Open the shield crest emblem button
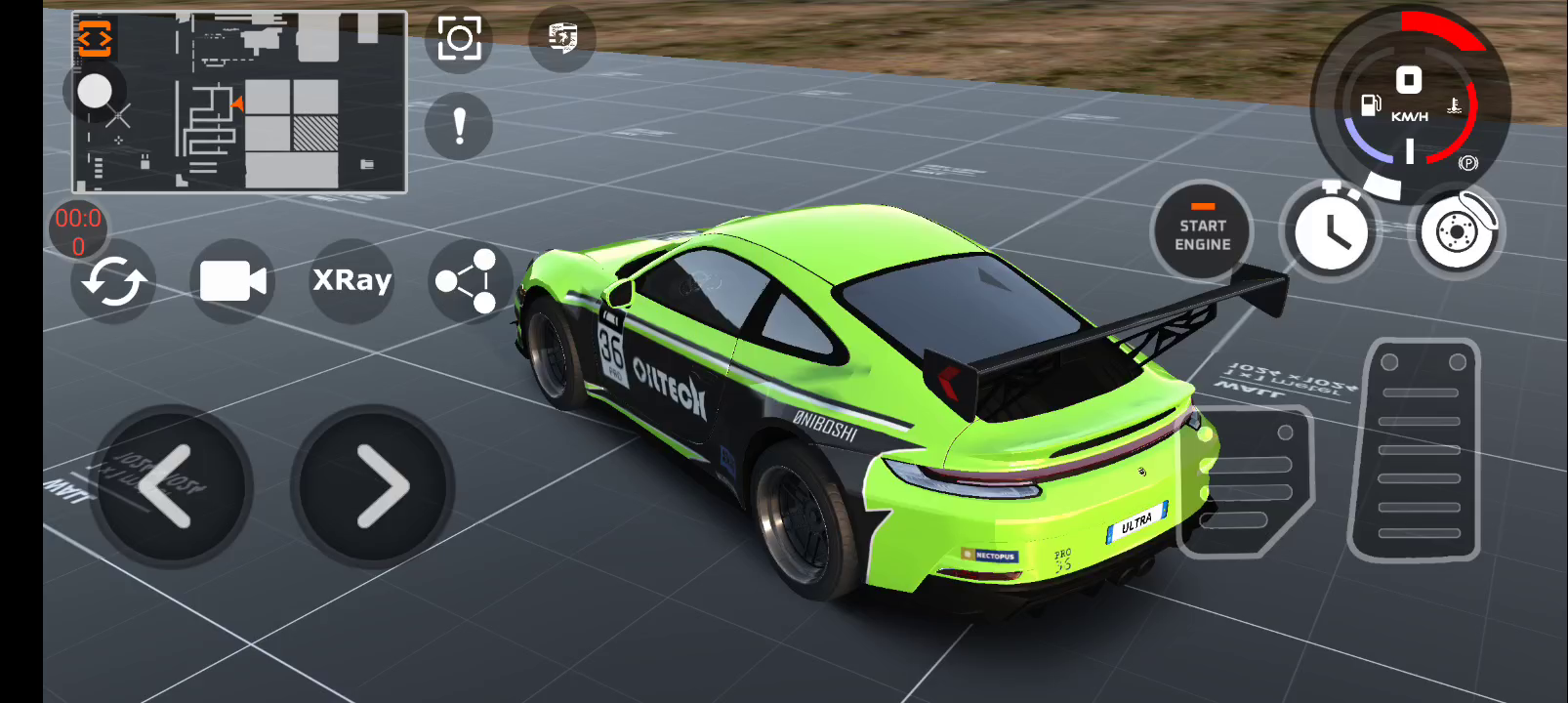Image resolution: width=1568 pixels, height=703 pixels. pos(562,39)
